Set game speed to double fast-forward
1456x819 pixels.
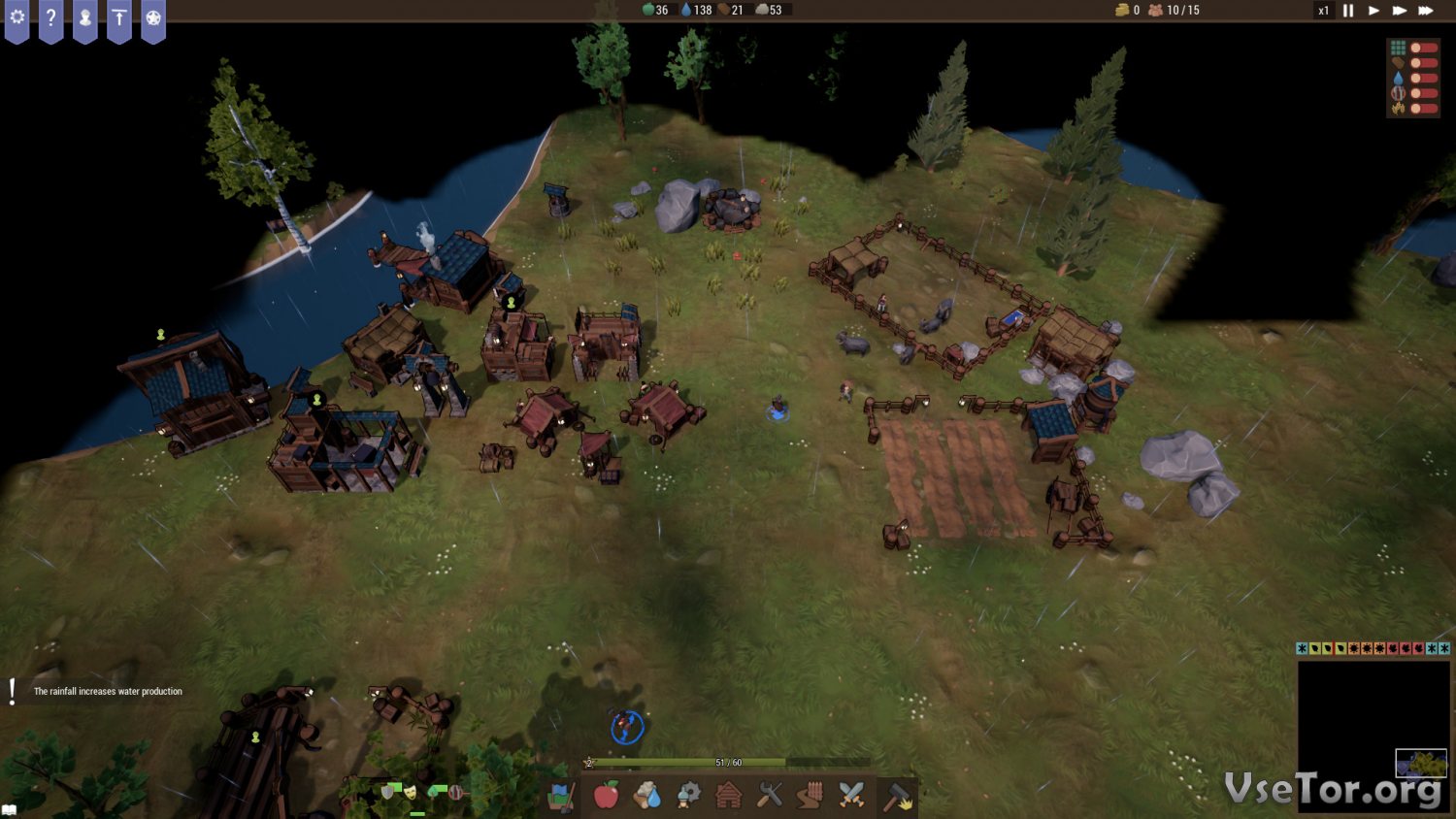point(1399,11)
